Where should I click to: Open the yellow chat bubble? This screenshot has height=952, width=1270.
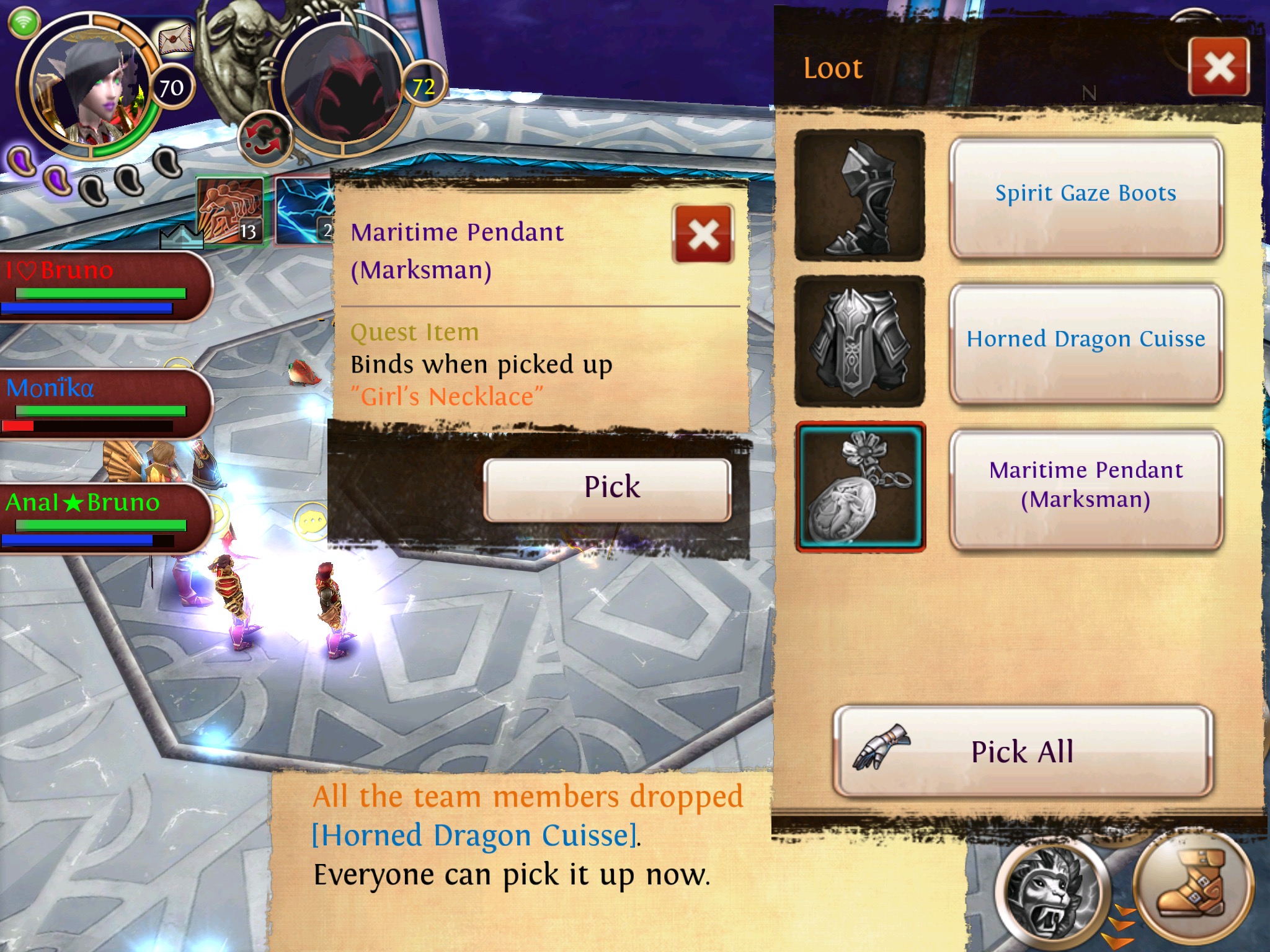(312, 522)
